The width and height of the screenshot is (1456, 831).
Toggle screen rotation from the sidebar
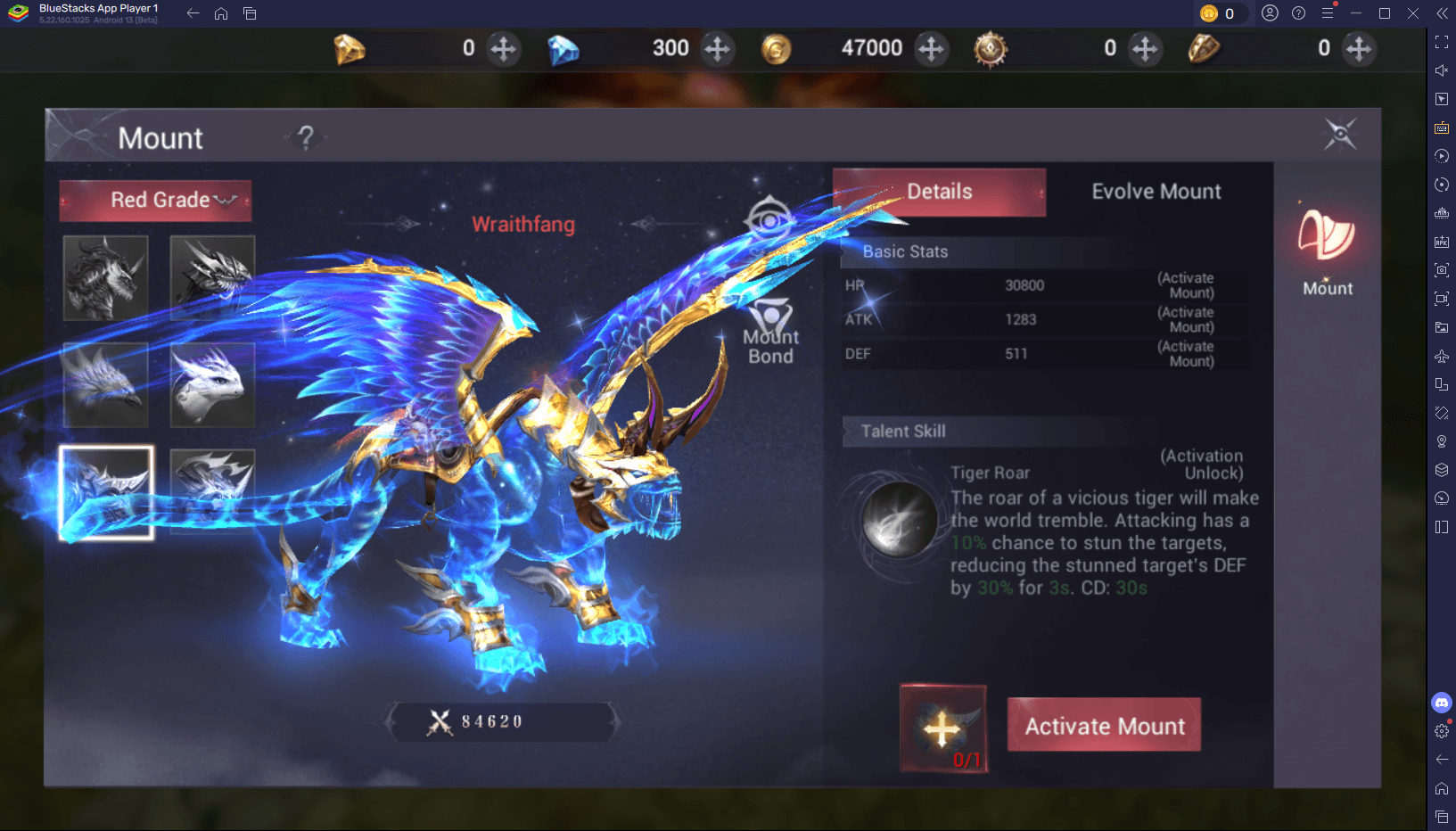point(1441,185)
